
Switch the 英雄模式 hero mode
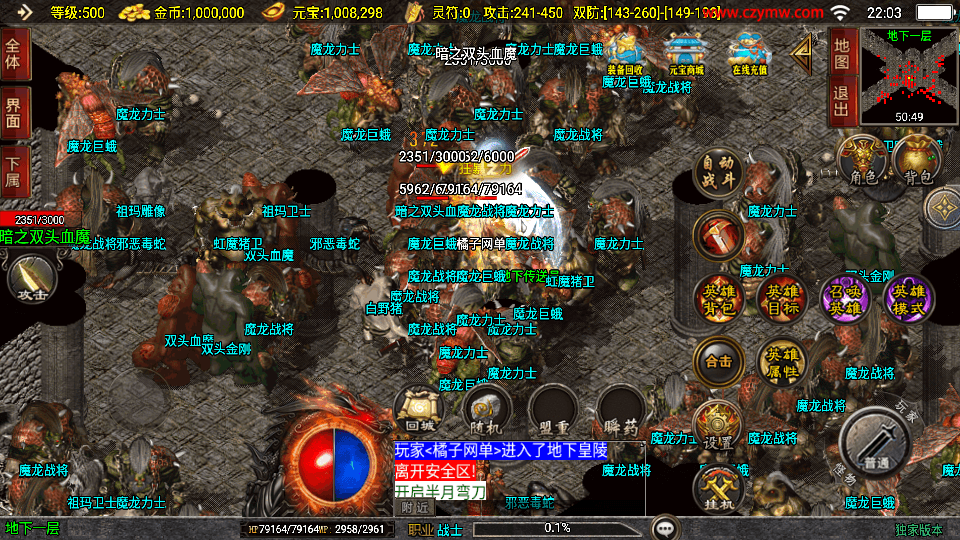[909, 299]
